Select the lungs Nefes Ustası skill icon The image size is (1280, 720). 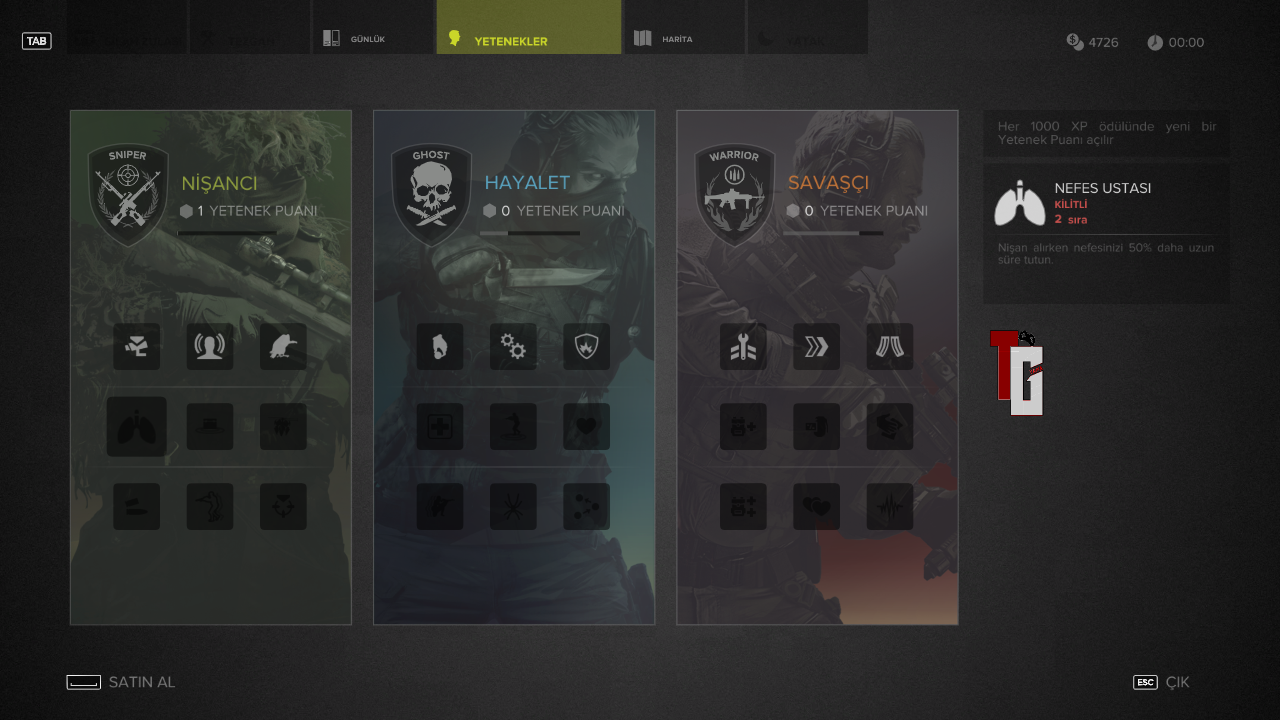coord(136,426)
